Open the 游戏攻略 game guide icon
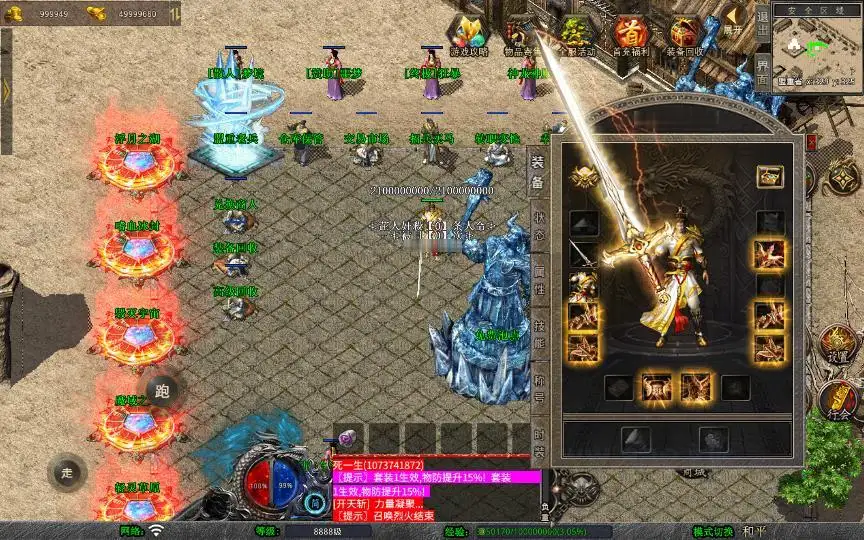Viewport: 864px width, 540px height. pyautogui.click(x=469, y=33)
